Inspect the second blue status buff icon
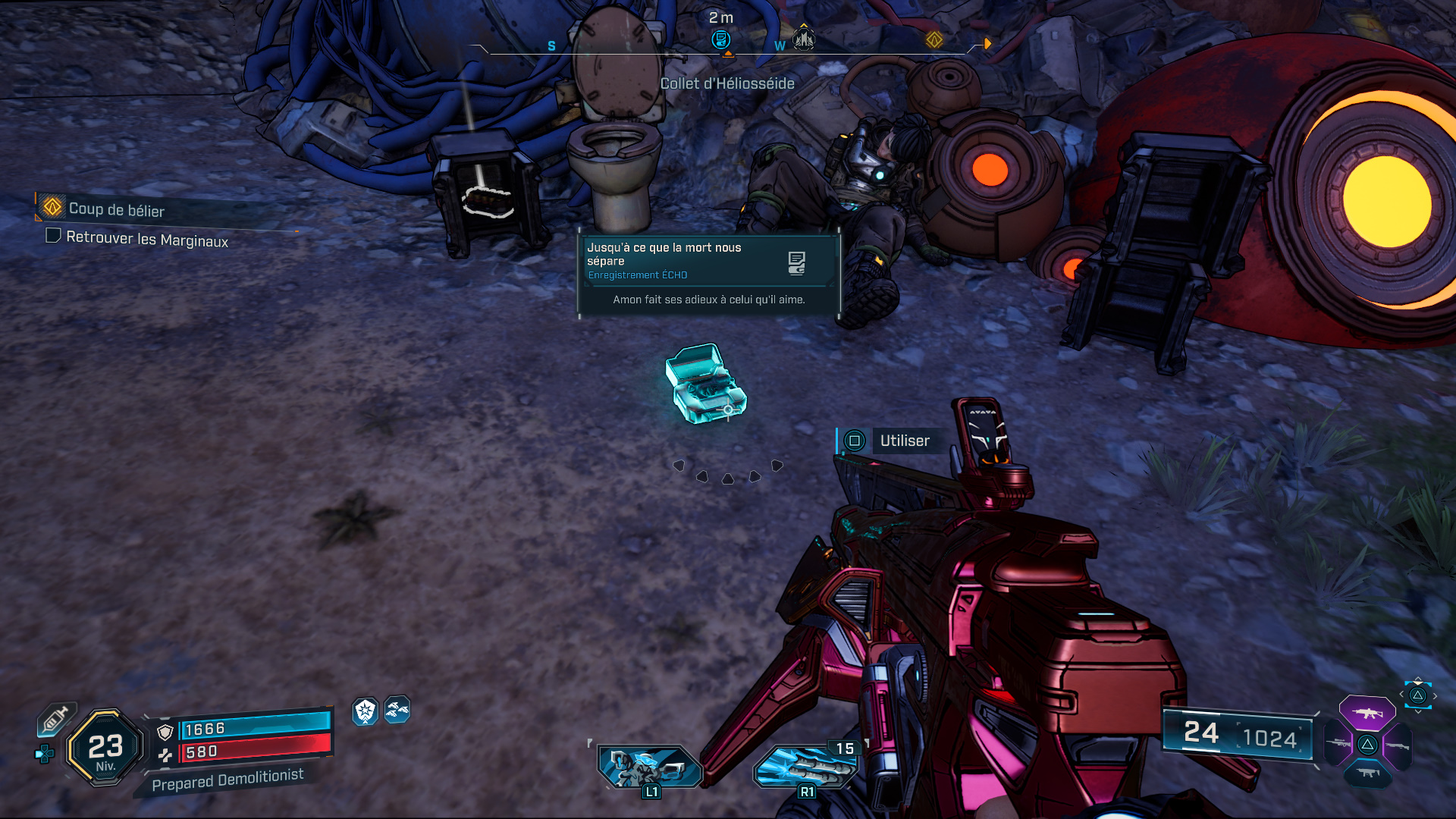Viewport: 1456px width, 819px height. [x=397, y=710]
